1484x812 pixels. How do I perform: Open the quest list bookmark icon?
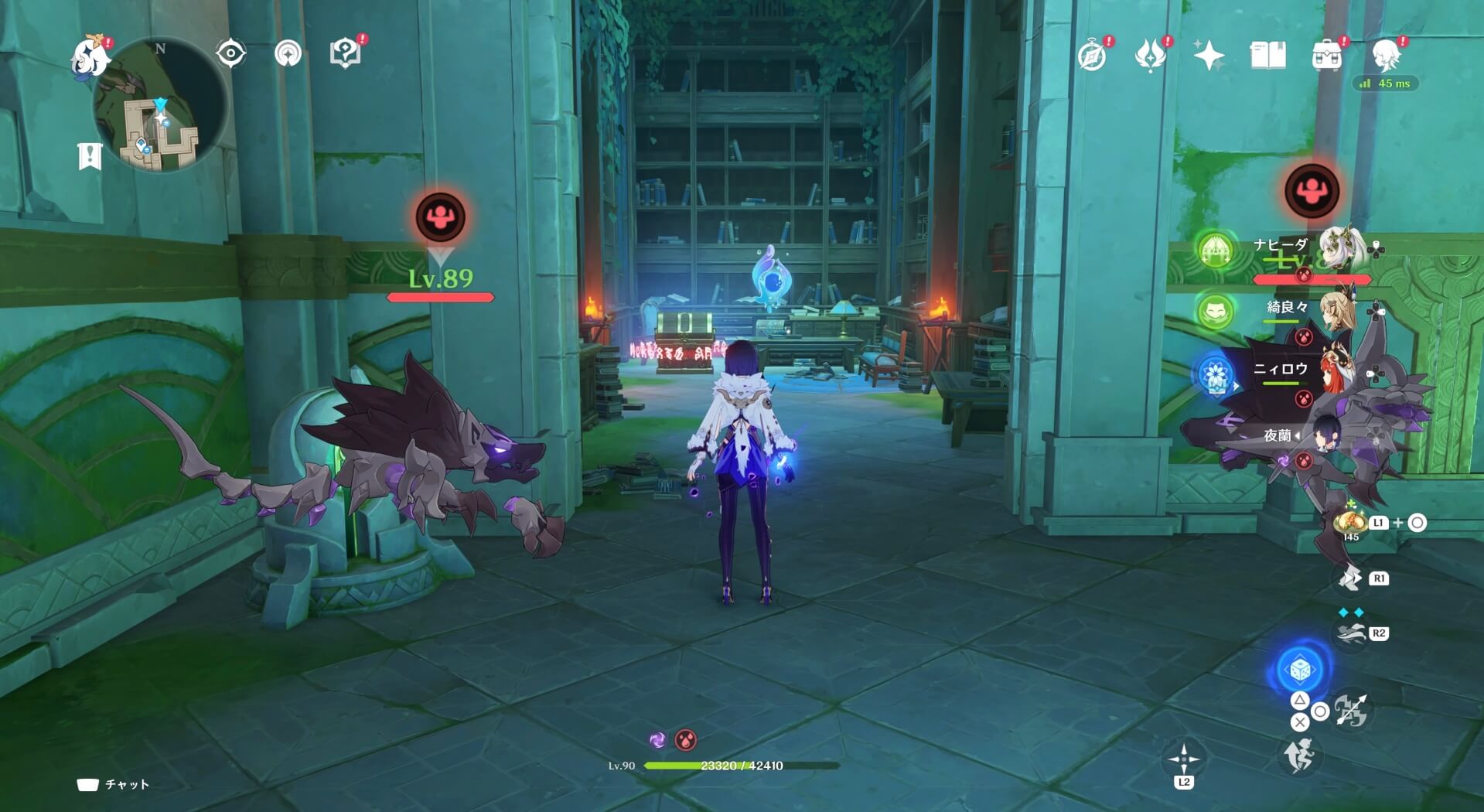pyautogui.click(x=90, y=156)
